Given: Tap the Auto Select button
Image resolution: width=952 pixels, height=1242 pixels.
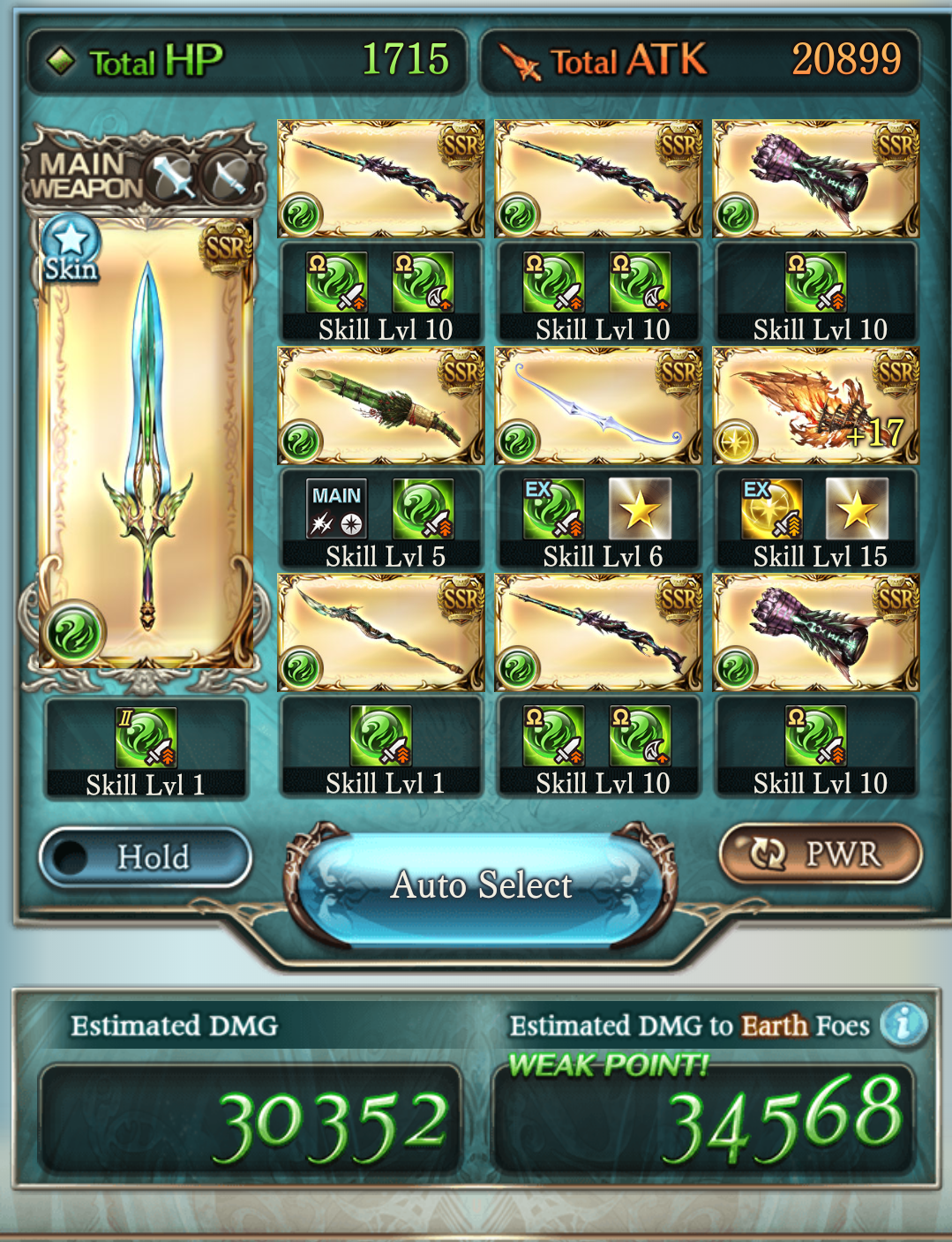Looking at the screenshot, I should pos(482,885).
